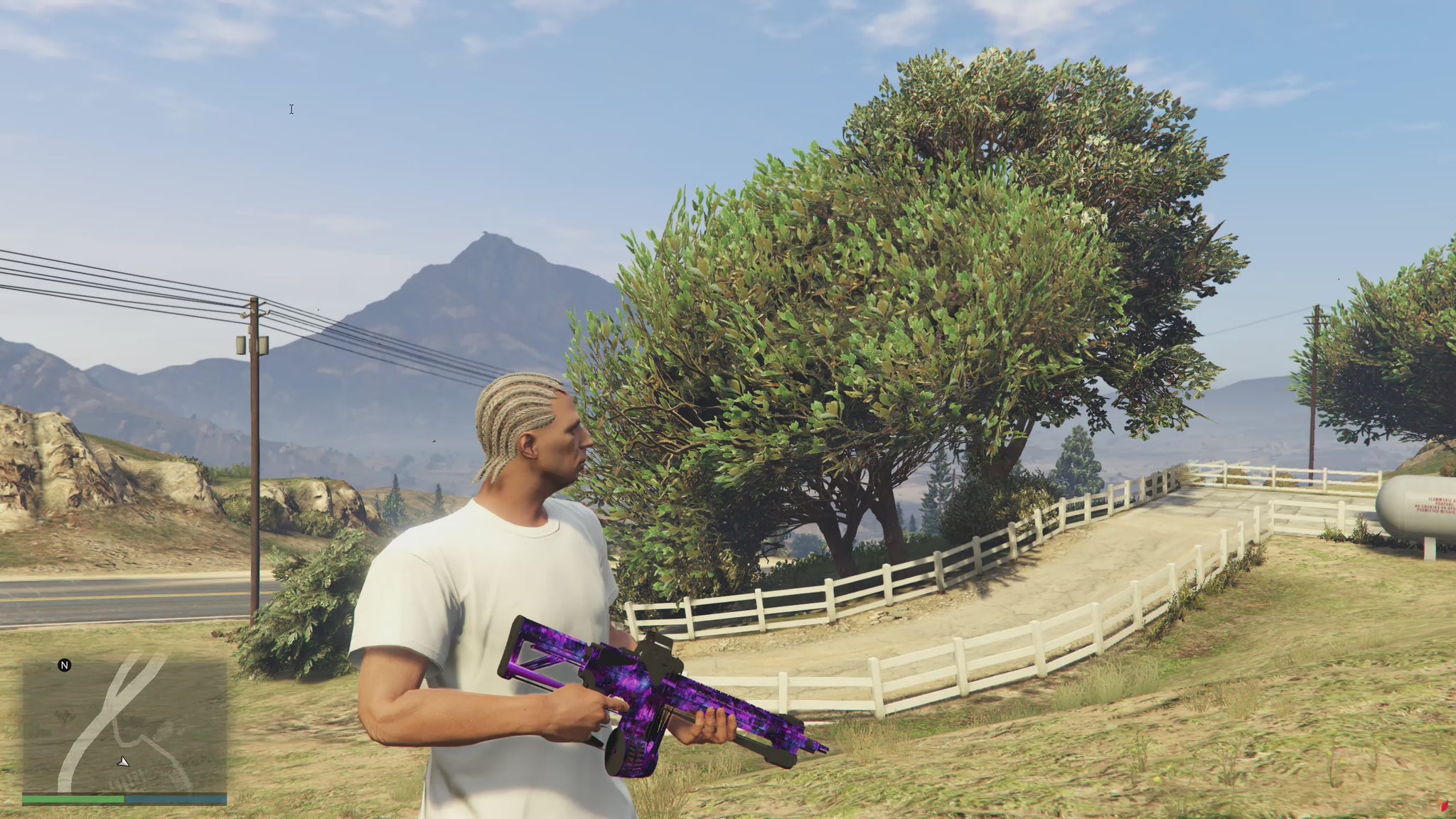This screenshot has height=819, width=1456.
Task: Click the white player arrow on minimap
Action: (124, 762)
